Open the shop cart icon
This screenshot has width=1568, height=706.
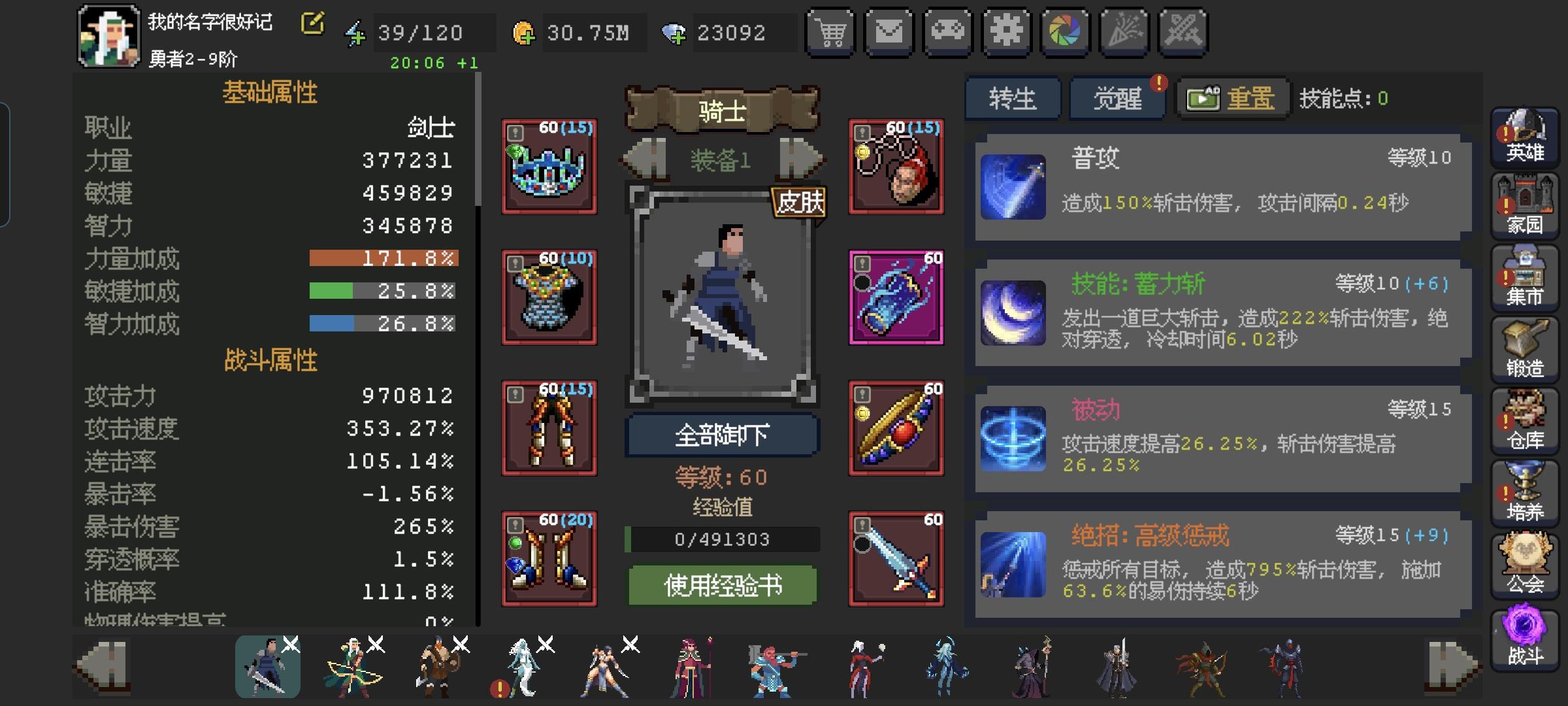click(x=830, y=31)
